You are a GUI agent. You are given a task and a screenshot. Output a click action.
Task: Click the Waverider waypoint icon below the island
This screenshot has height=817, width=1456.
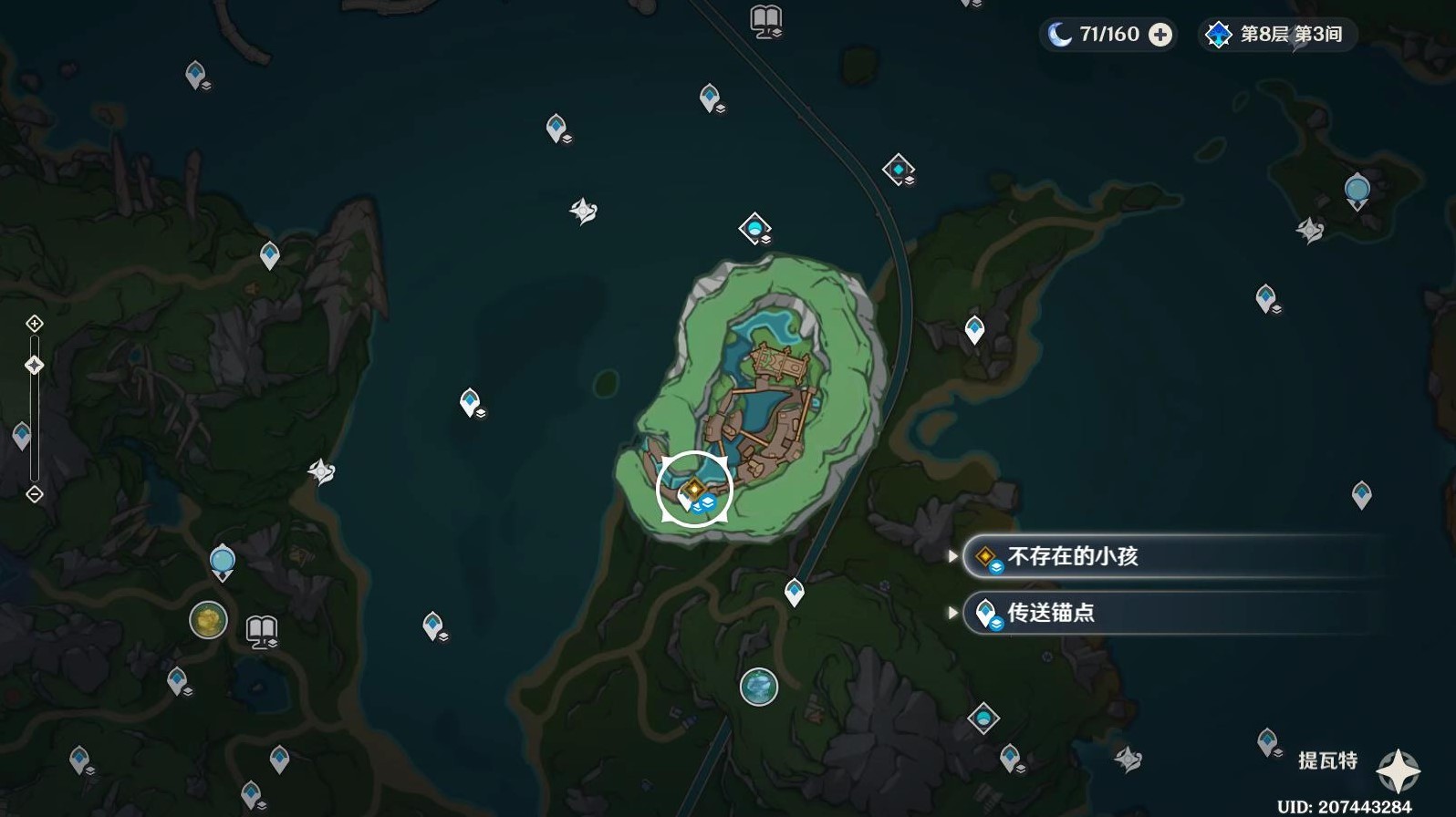click(x=759, y=686)
